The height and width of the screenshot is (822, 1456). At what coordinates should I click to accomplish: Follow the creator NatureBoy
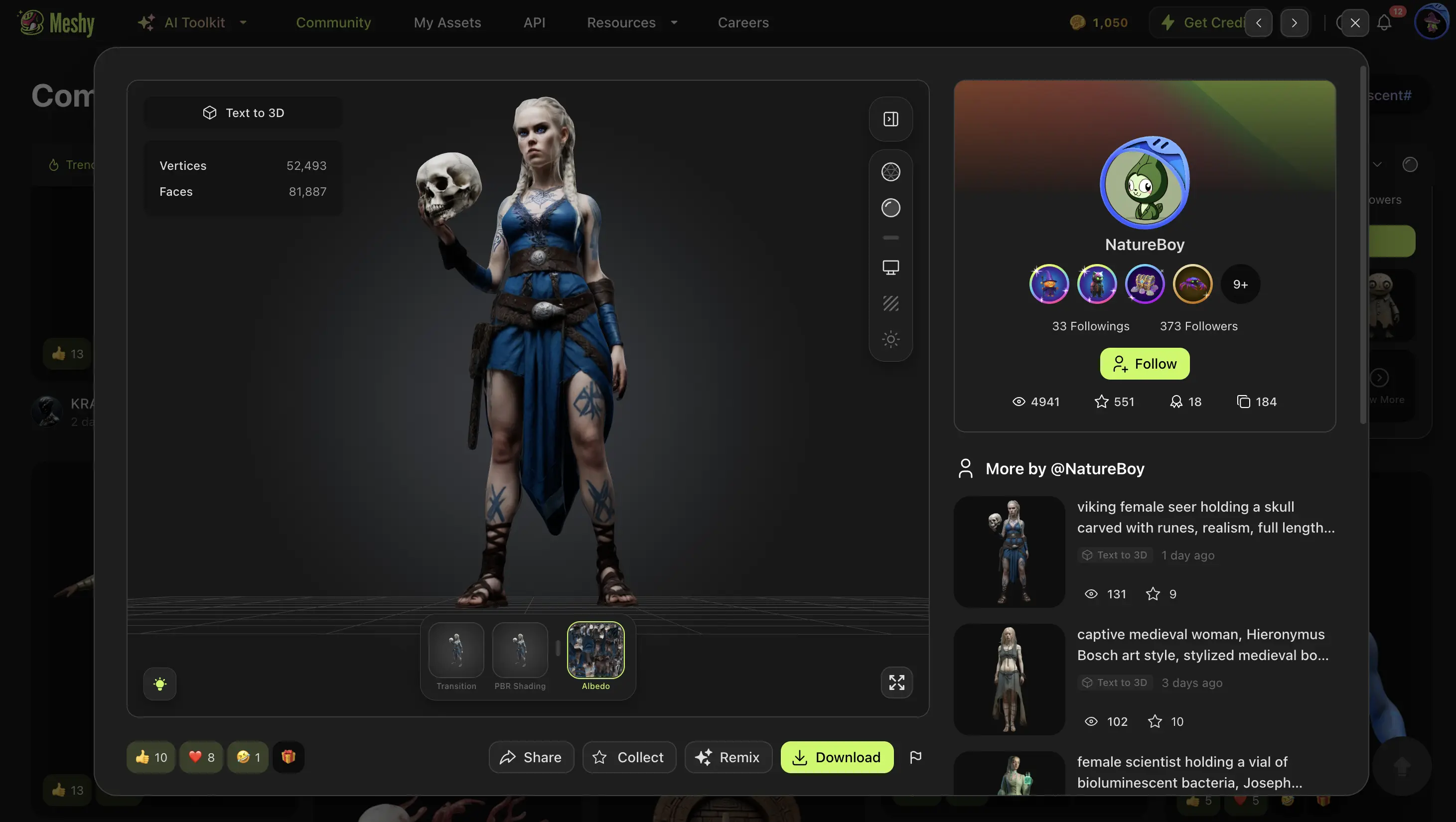(x=1144, y=363)
